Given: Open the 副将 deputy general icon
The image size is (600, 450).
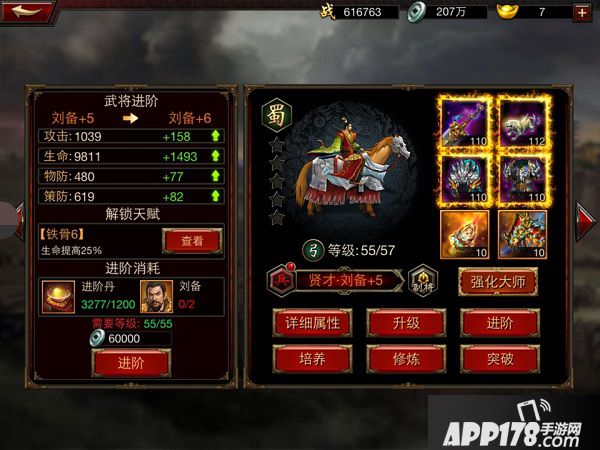Looking at the screenshot, I should 426,279.
